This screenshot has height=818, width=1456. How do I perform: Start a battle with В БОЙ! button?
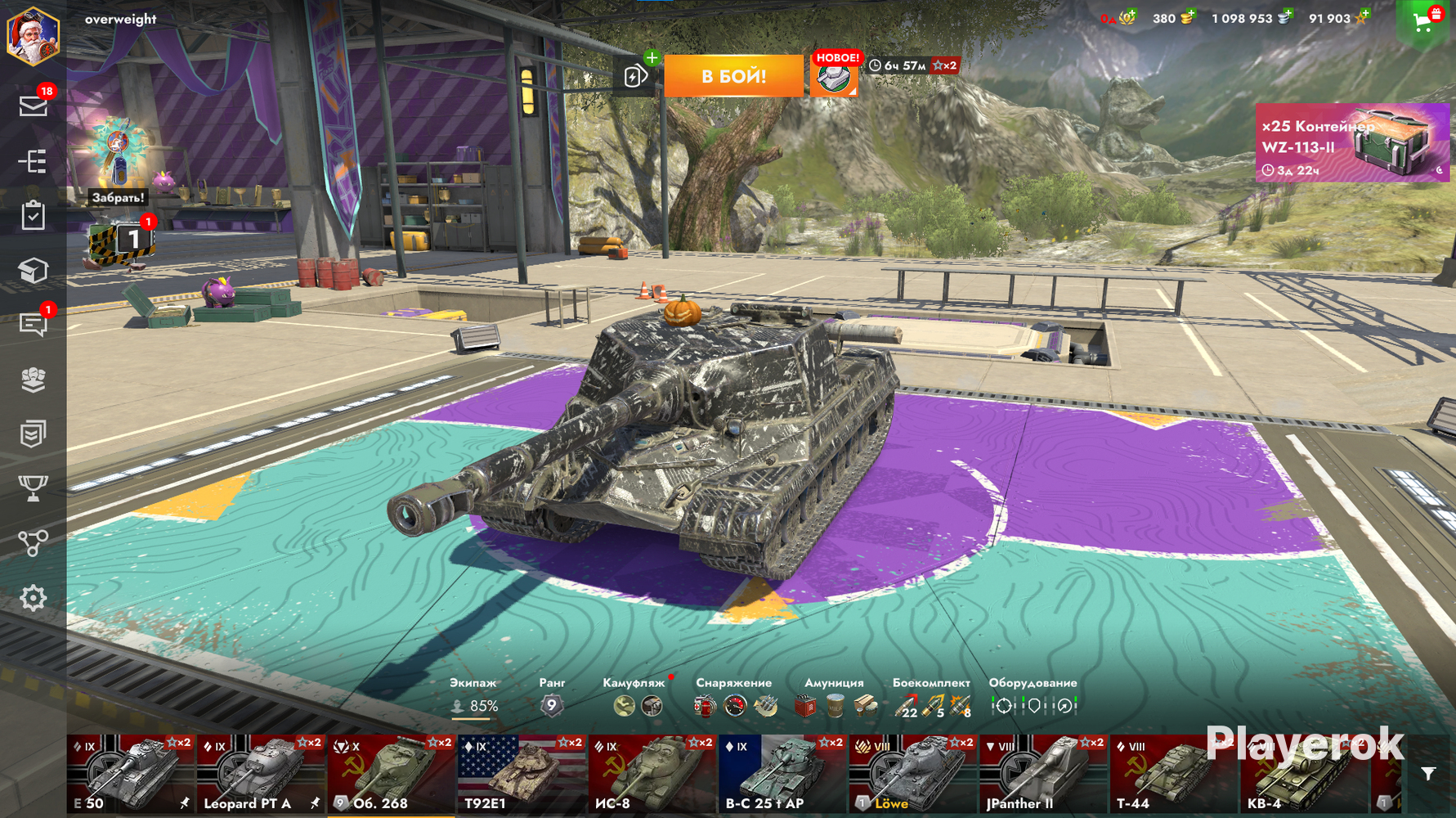[x=733, y=76]
